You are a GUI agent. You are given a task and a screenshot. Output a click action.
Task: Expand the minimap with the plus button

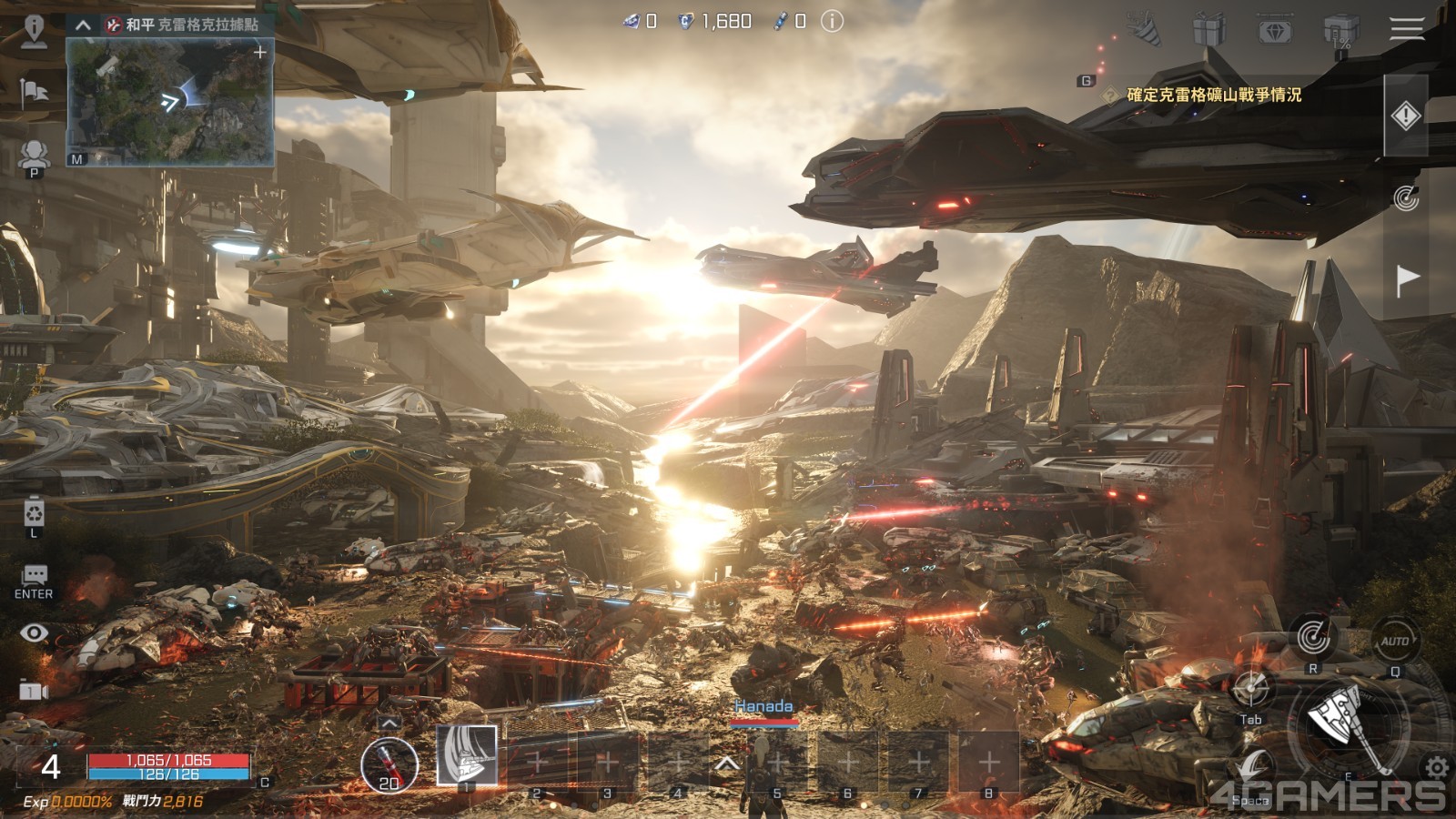[x=260, y=53]
